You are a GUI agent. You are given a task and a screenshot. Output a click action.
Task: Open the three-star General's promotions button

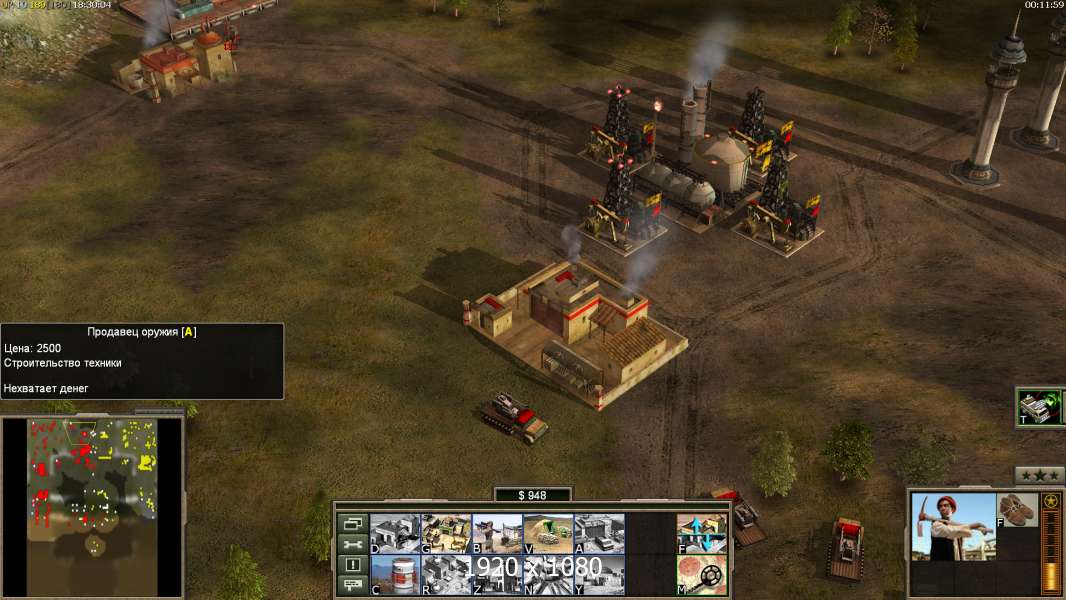(x=1039, y=475)
